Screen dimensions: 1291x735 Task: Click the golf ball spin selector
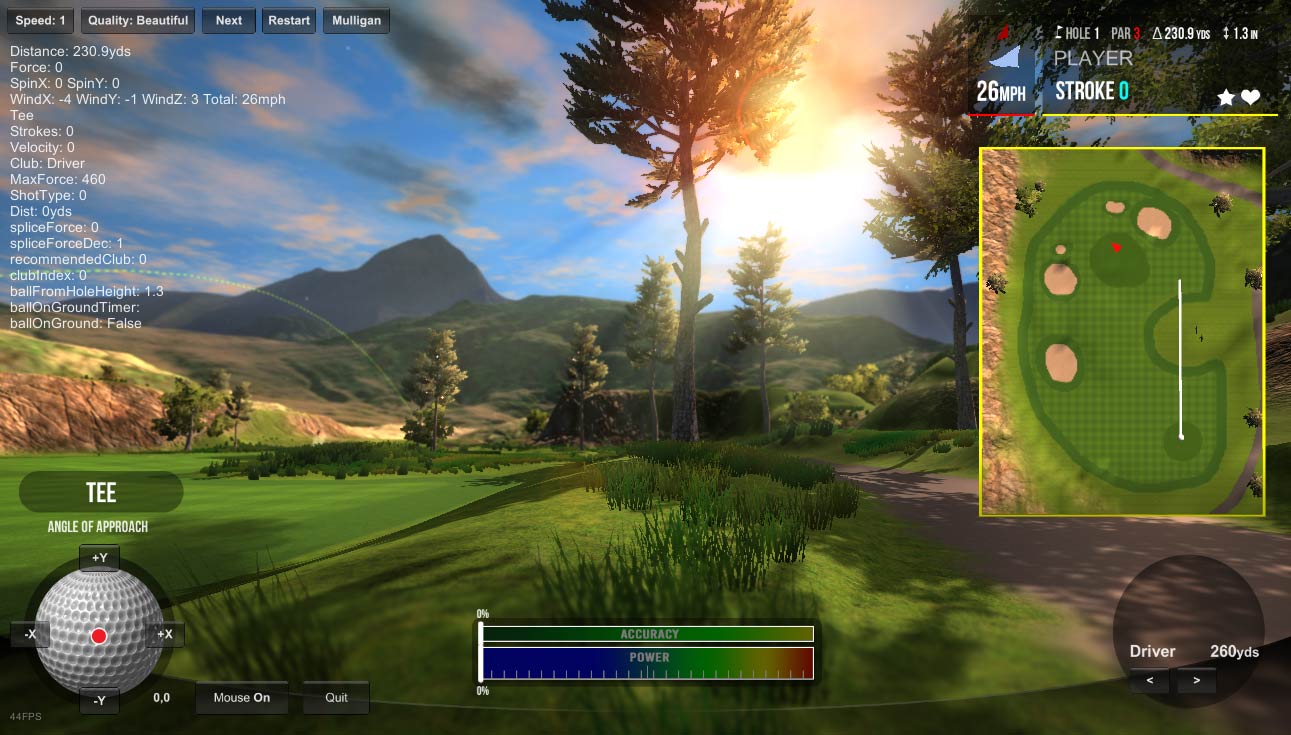coord(99,630)
